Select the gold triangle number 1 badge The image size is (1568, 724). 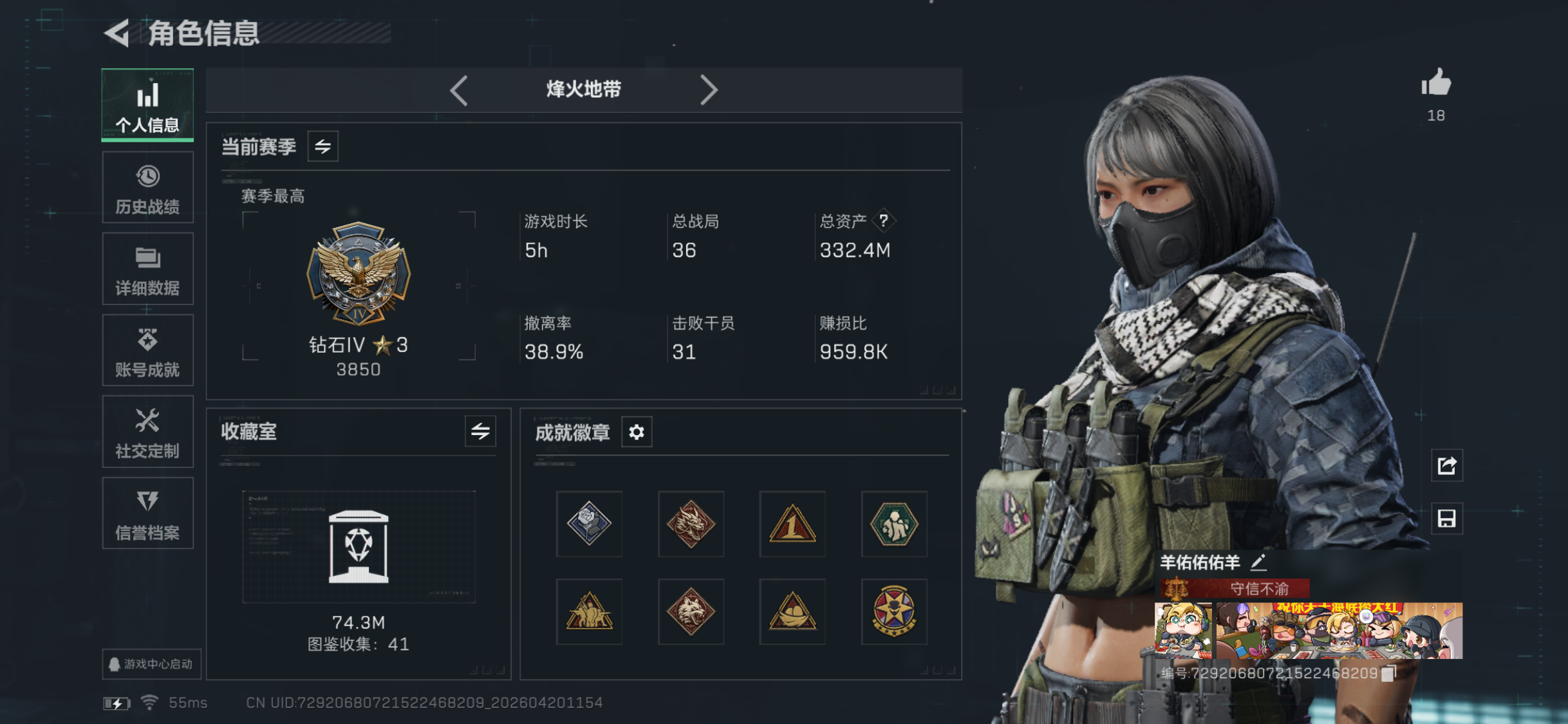pos(792,524)
